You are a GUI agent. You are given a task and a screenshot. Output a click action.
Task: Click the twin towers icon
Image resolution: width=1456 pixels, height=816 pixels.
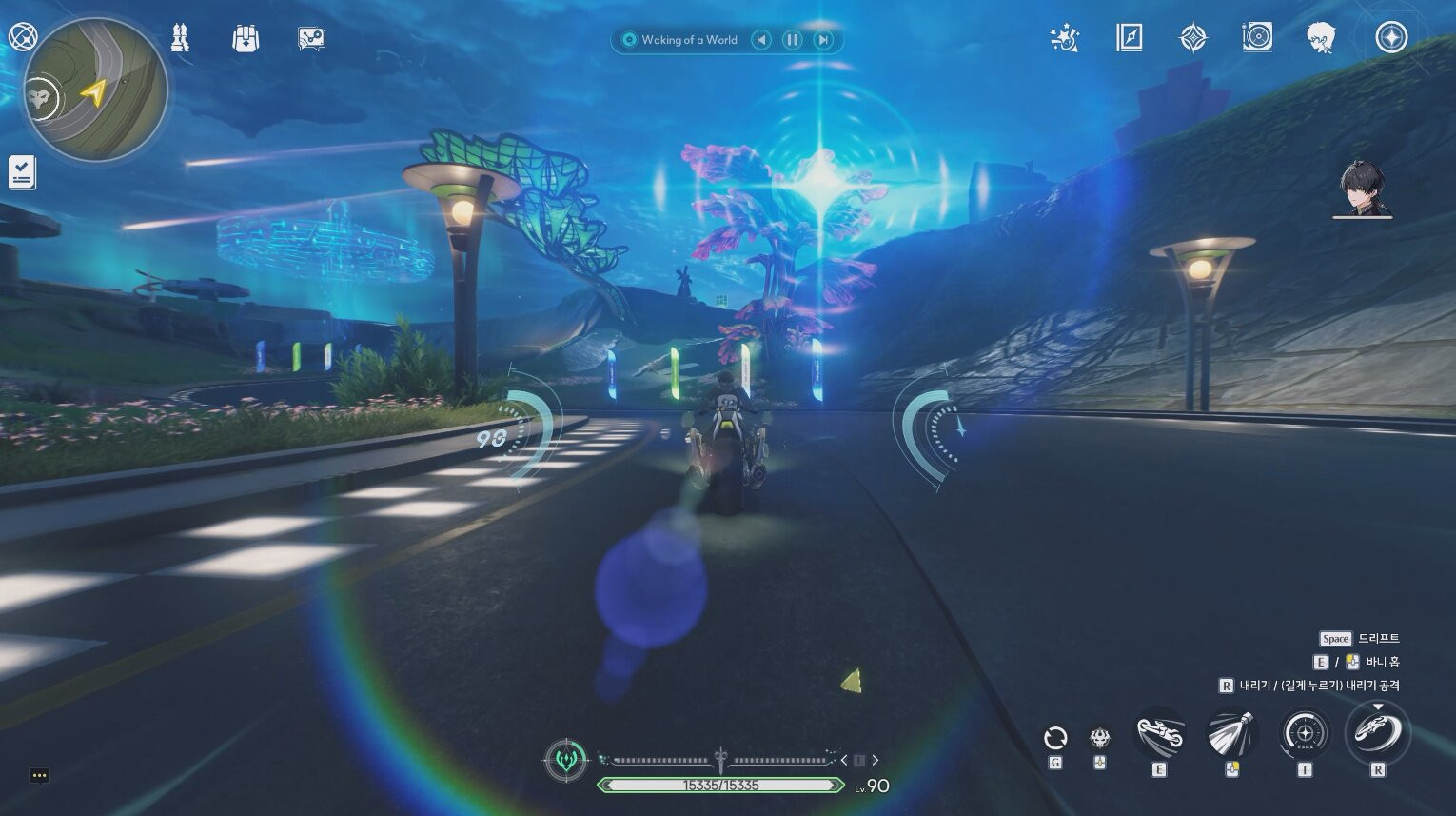[x=180, y=38]
